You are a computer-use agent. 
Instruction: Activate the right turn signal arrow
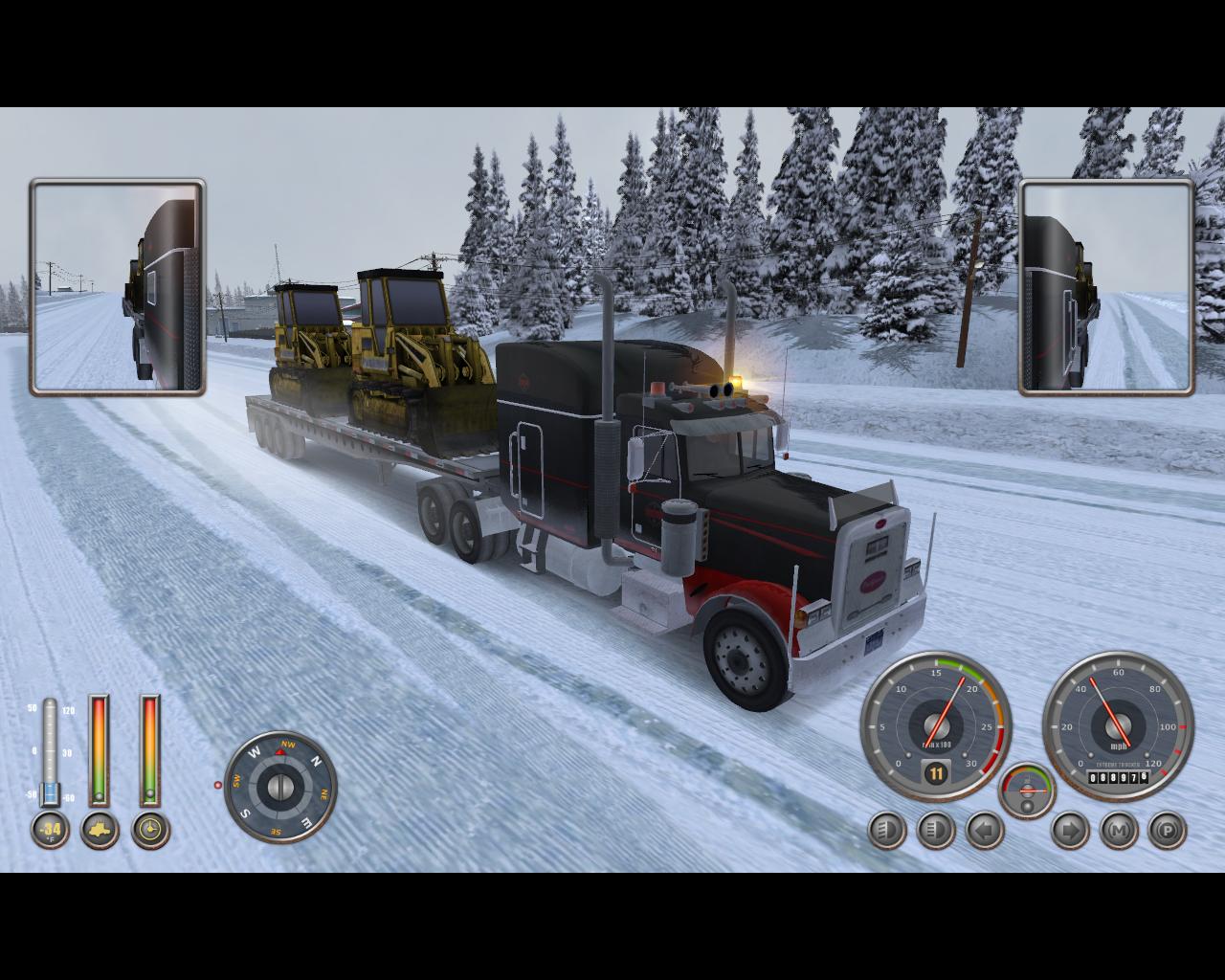1070,830
